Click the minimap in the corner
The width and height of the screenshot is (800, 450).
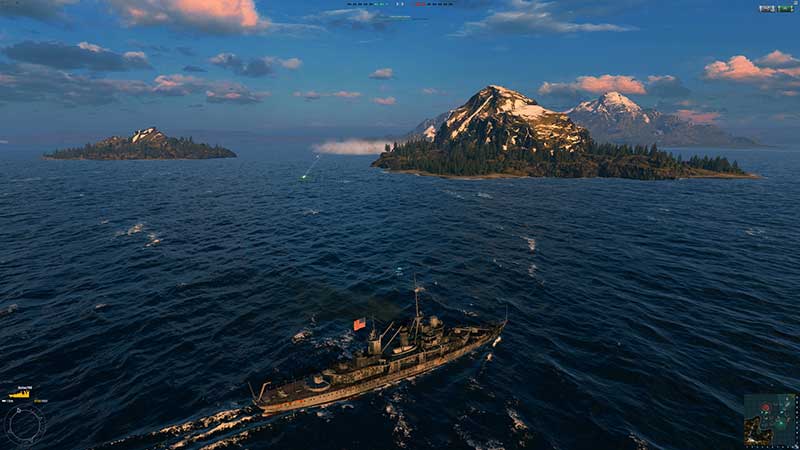[769, 419]
